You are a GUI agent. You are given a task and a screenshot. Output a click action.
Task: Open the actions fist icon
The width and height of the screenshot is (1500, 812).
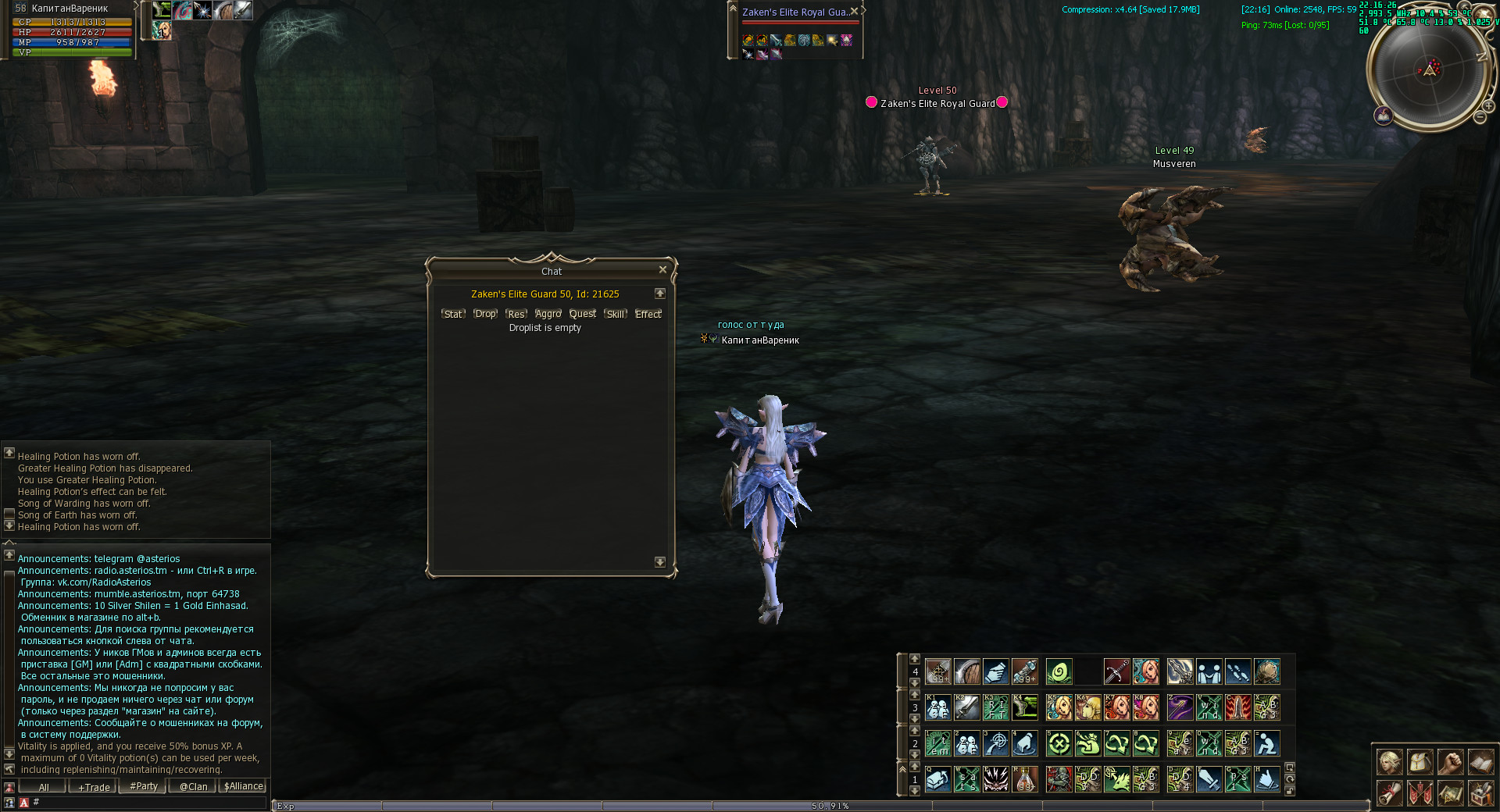pyautogui.click(x=1450, y=762)
